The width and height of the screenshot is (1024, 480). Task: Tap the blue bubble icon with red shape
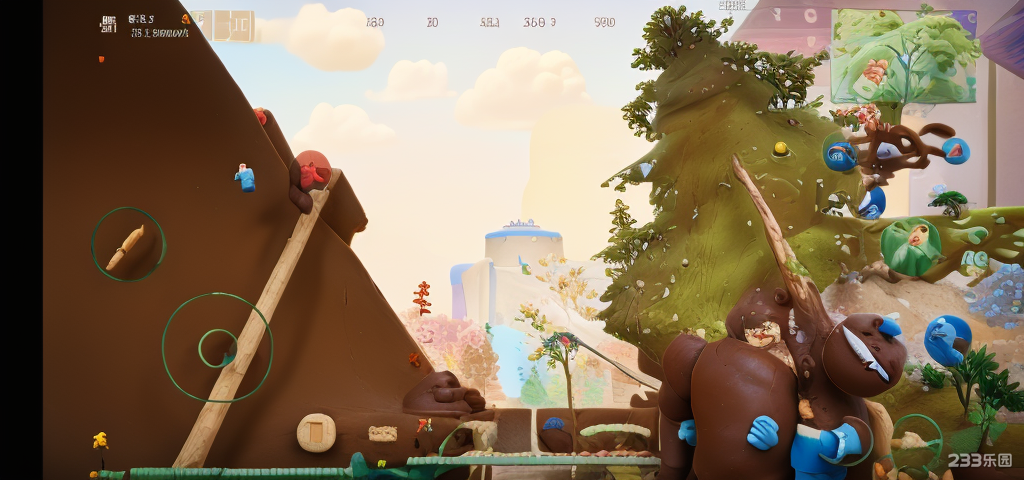click(x=955, y=151)
